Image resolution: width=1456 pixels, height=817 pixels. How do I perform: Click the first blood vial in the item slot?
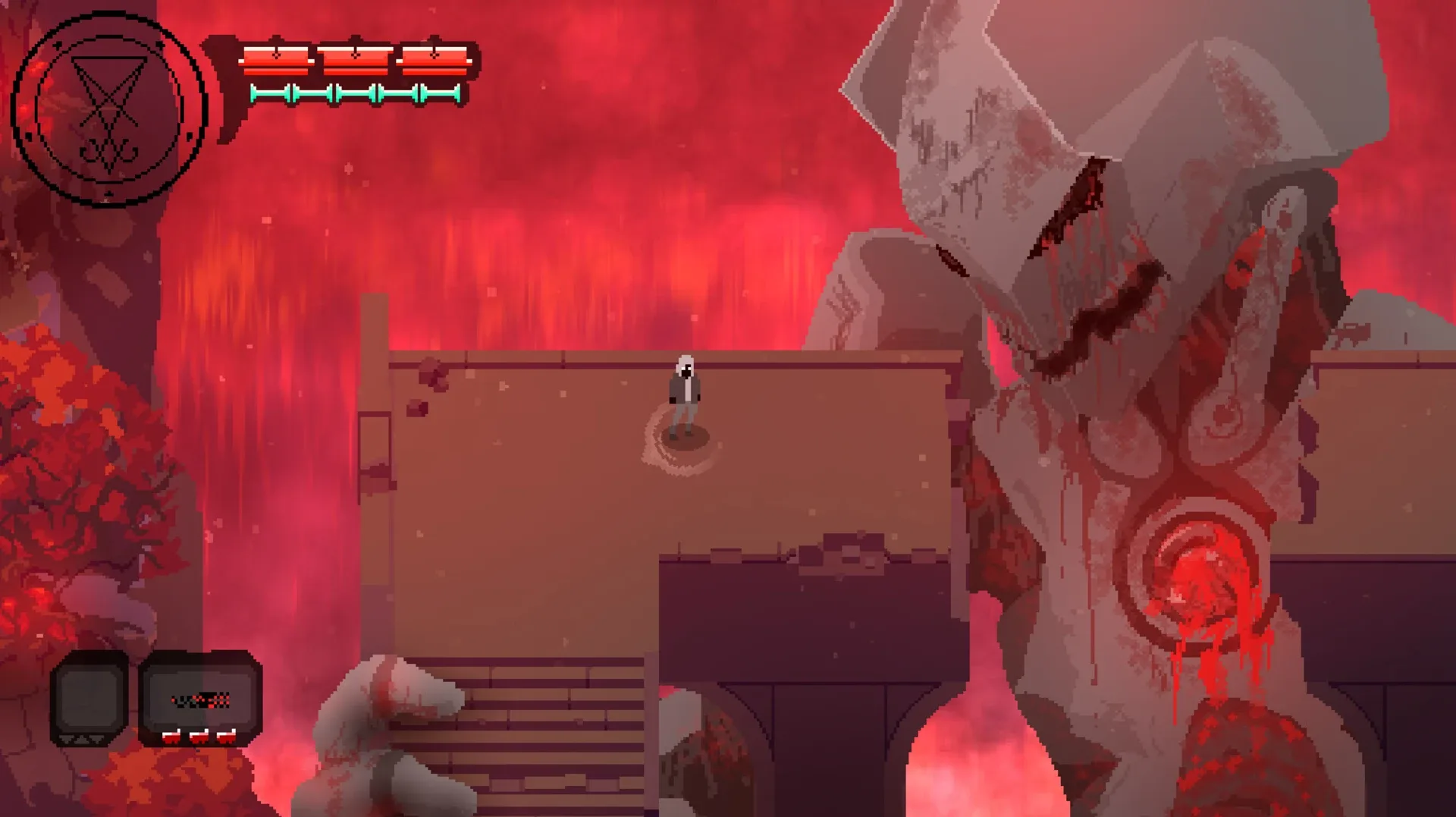click(171, 737)
